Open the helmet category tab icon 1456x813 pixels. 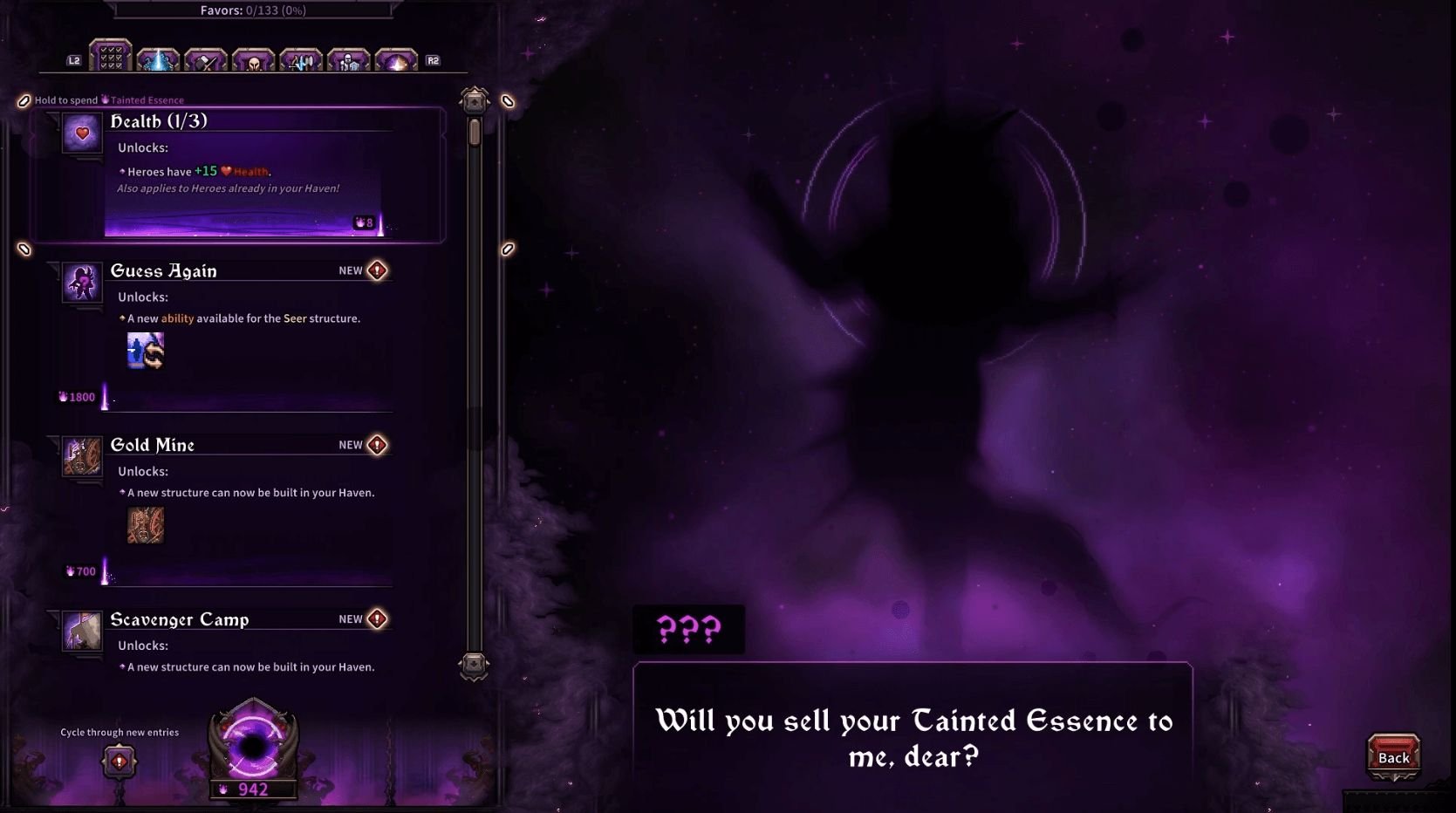point(254,59)
